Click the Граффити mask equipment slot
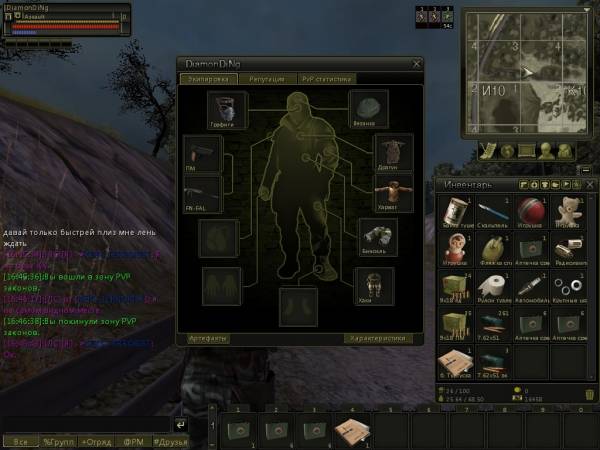Viewport: 600px width, 450px height. coord(226,108)
